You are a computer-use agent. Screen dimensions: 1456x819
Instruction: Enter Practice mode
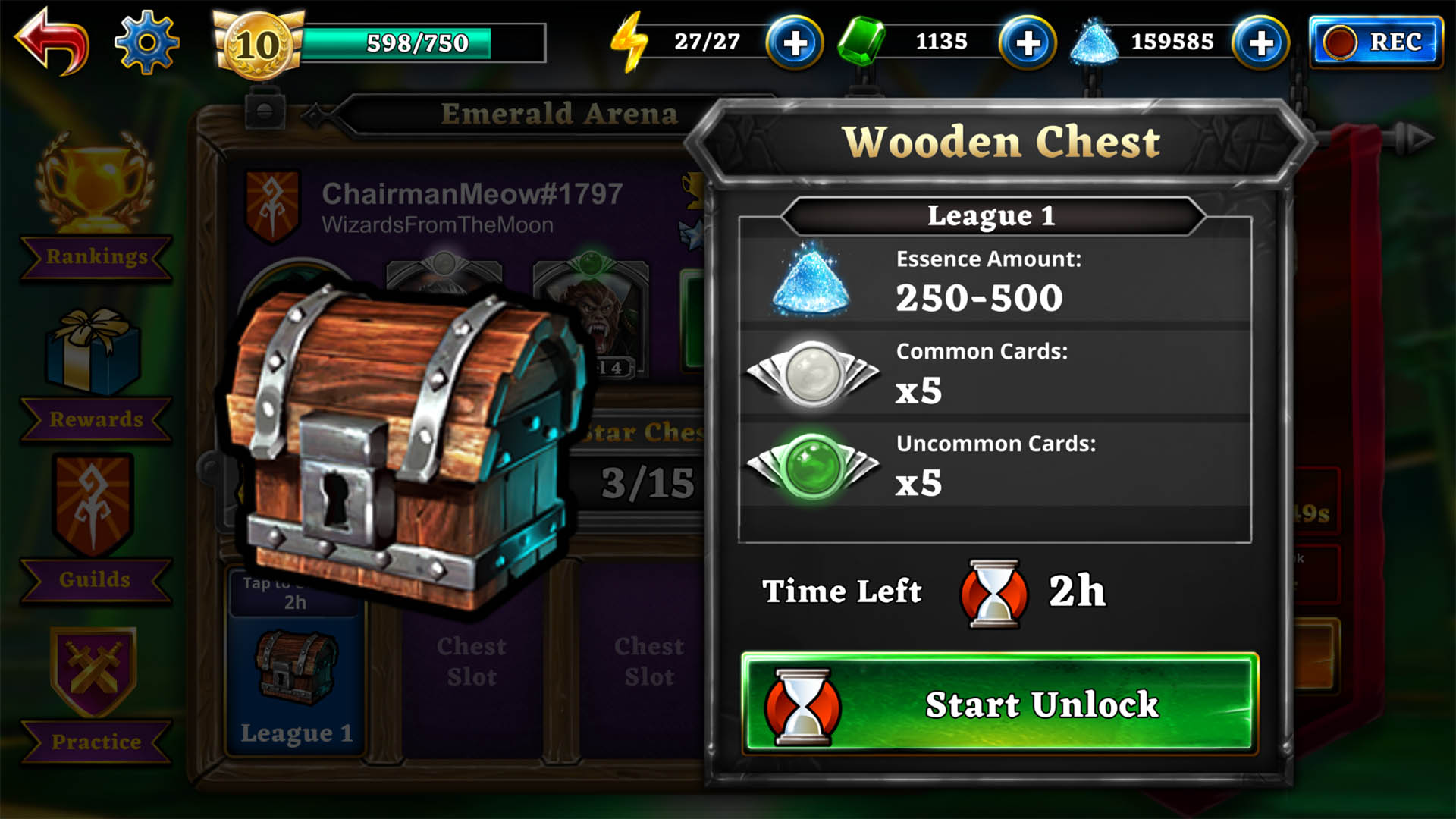click(94, 694)
